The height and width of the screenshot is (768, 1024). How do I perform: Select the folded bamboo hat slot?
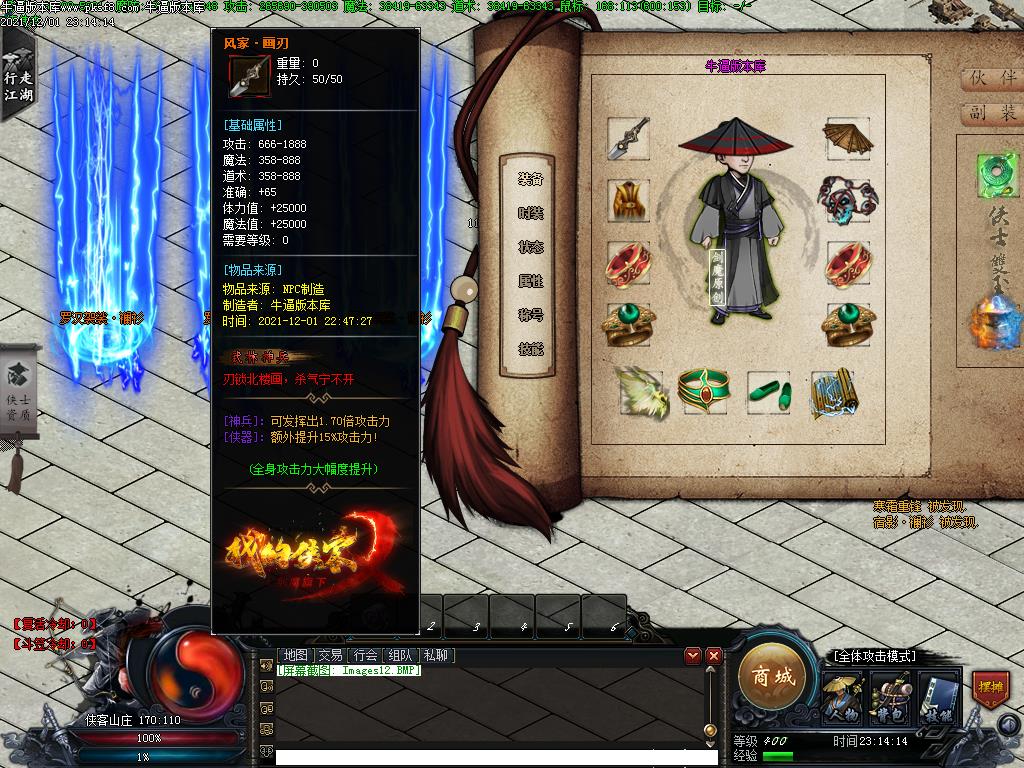click(x=846, y=139)
